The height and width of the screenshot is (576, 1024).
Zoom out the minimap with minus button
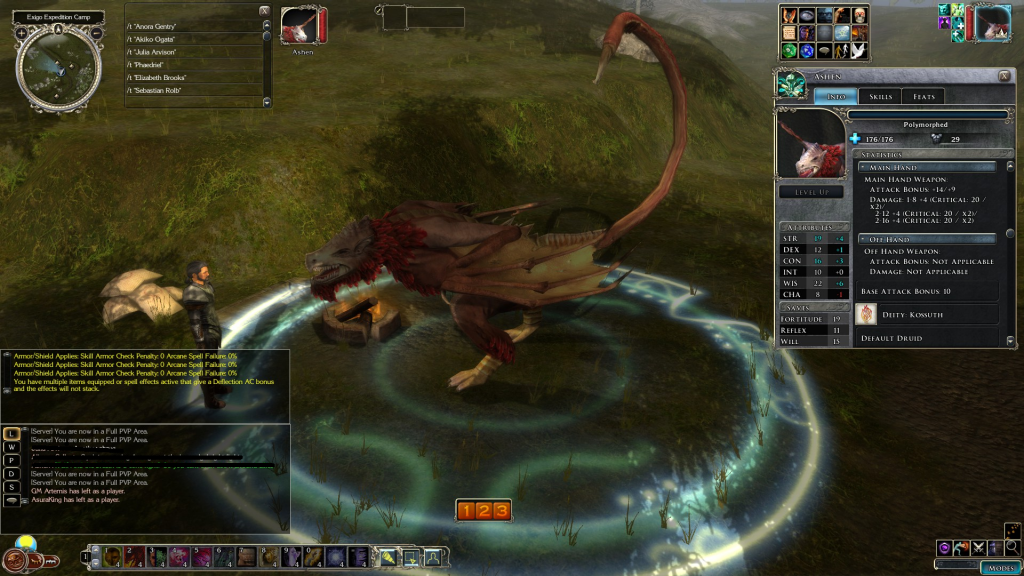coord(97,33)
